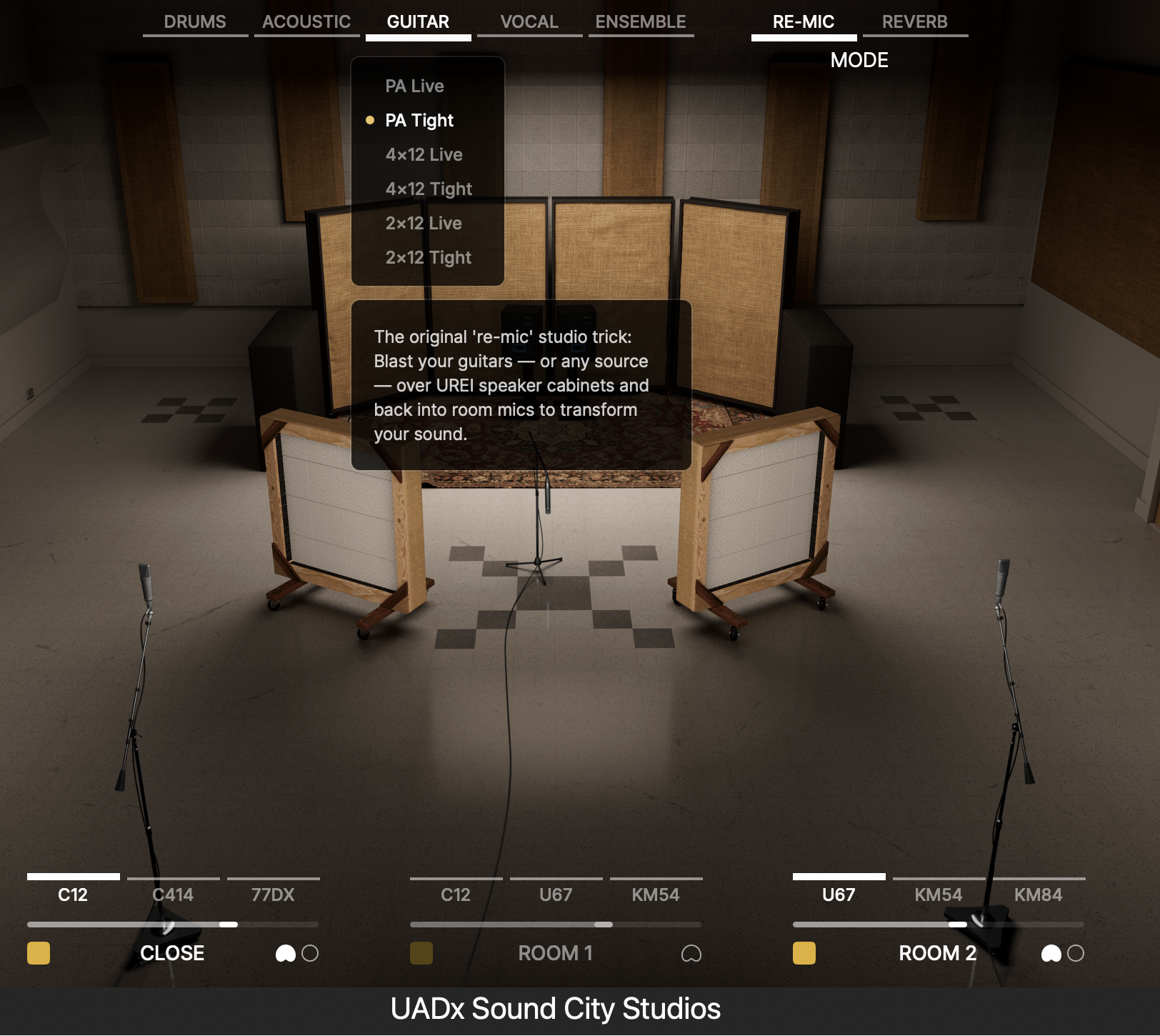Select the cardioid polar pattern for the CLOSE mic
1160x1036 pixels.
[285, 953]
